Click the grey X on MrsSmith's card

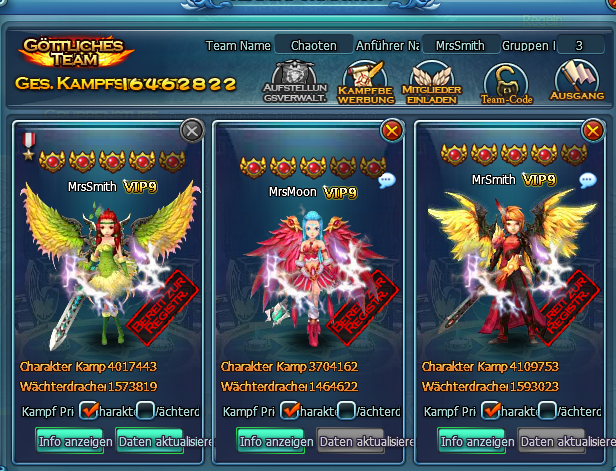click(191, 130)
